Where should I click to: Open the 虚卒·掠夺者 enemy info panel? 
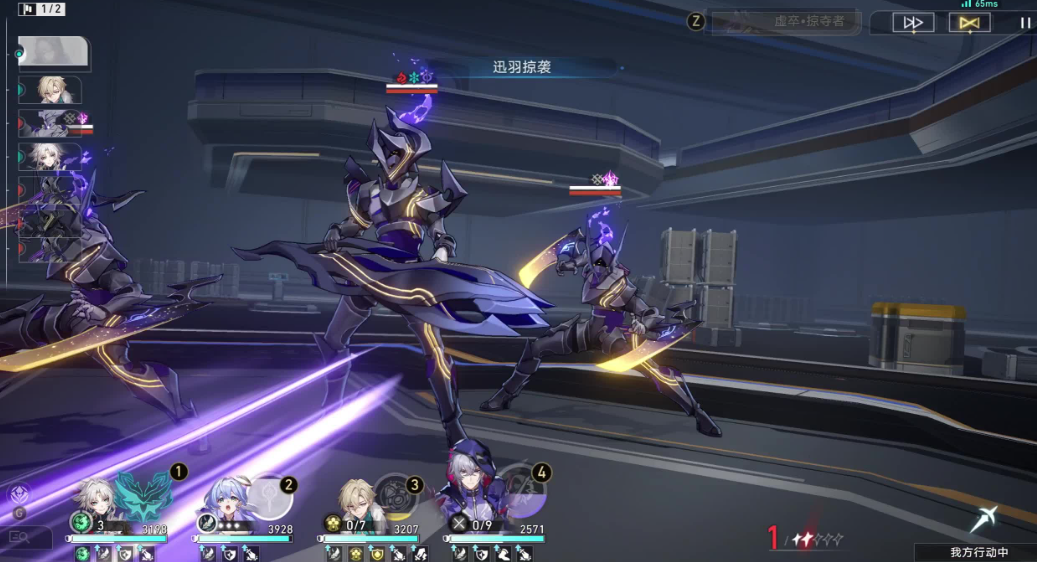pyautogui.click(x=785, y=22)
